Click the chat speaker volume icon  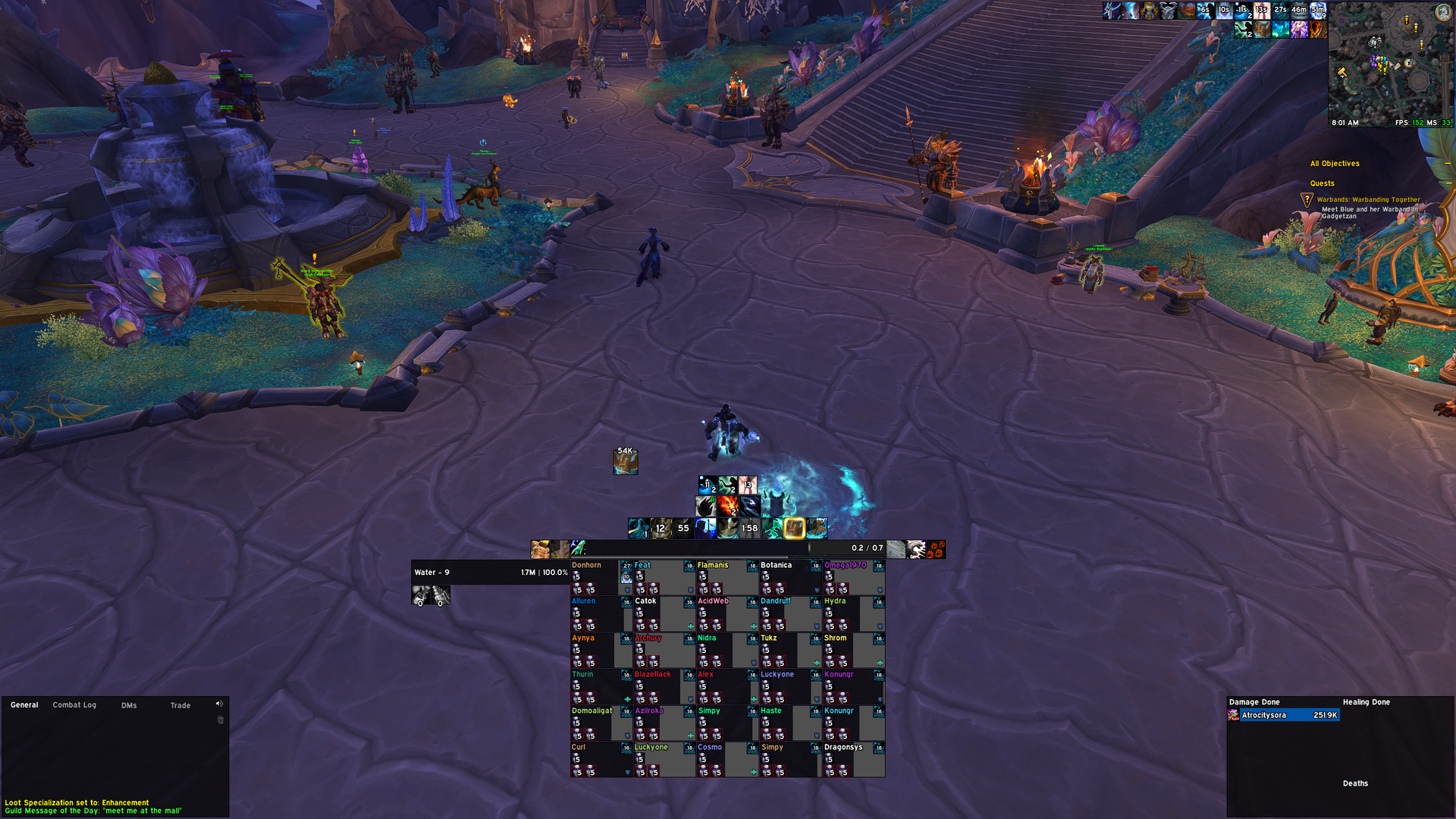pyautogui.click(x=219, y=704)
